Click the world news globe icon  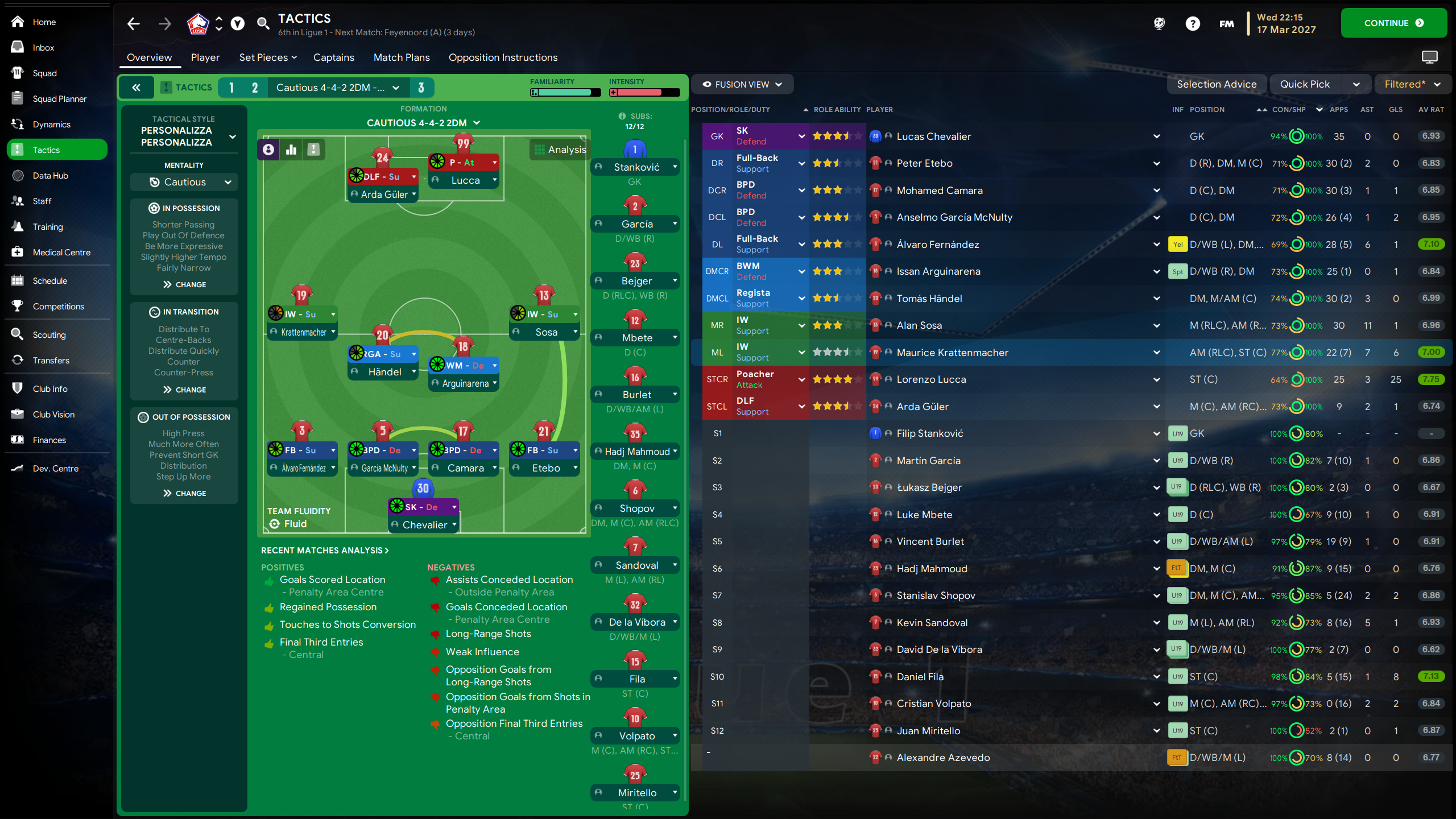[1159, 24]
